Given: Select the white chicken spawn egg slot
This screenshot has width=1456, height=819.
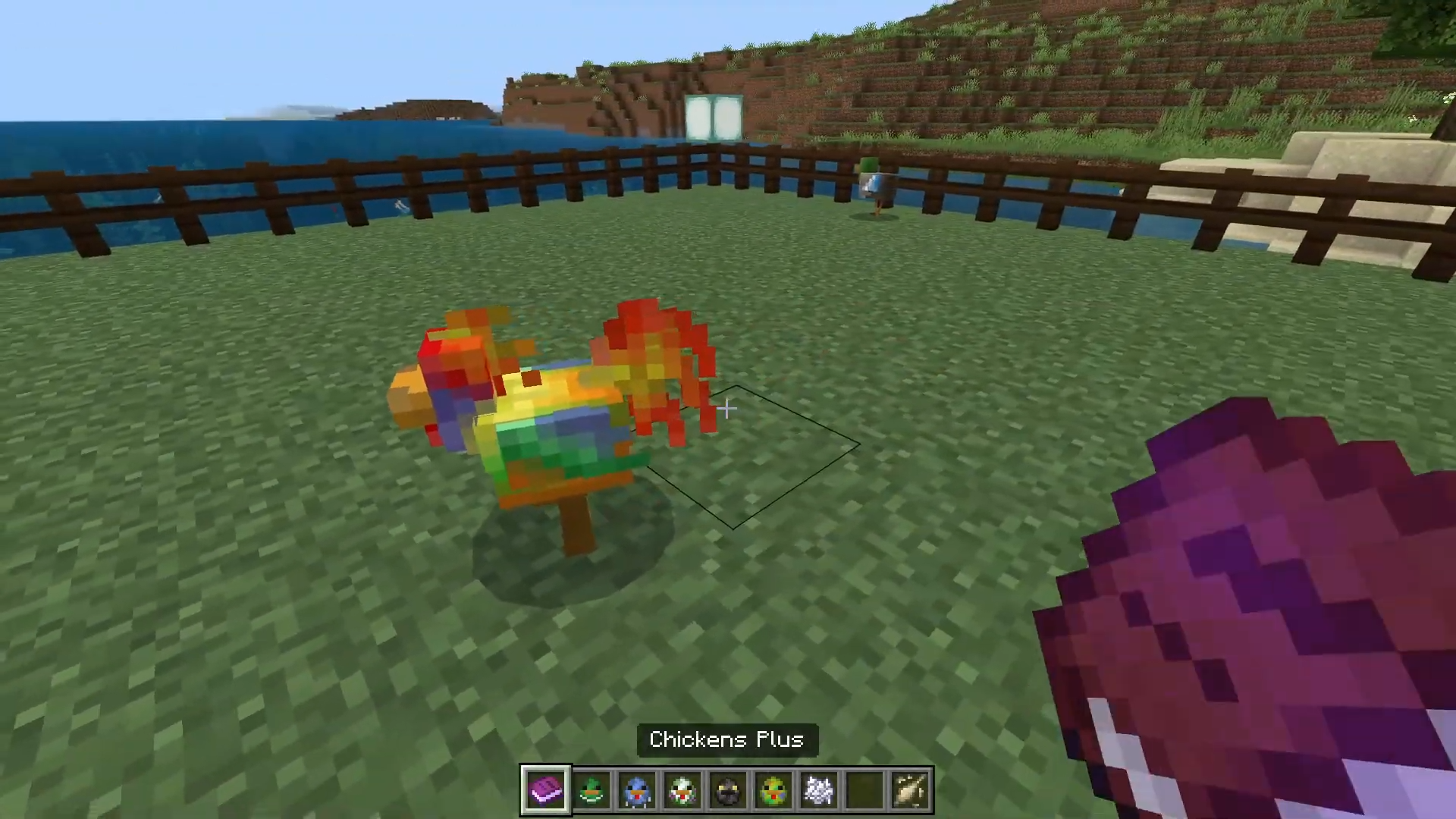Looking at the screenshot, I should [682, 790].
